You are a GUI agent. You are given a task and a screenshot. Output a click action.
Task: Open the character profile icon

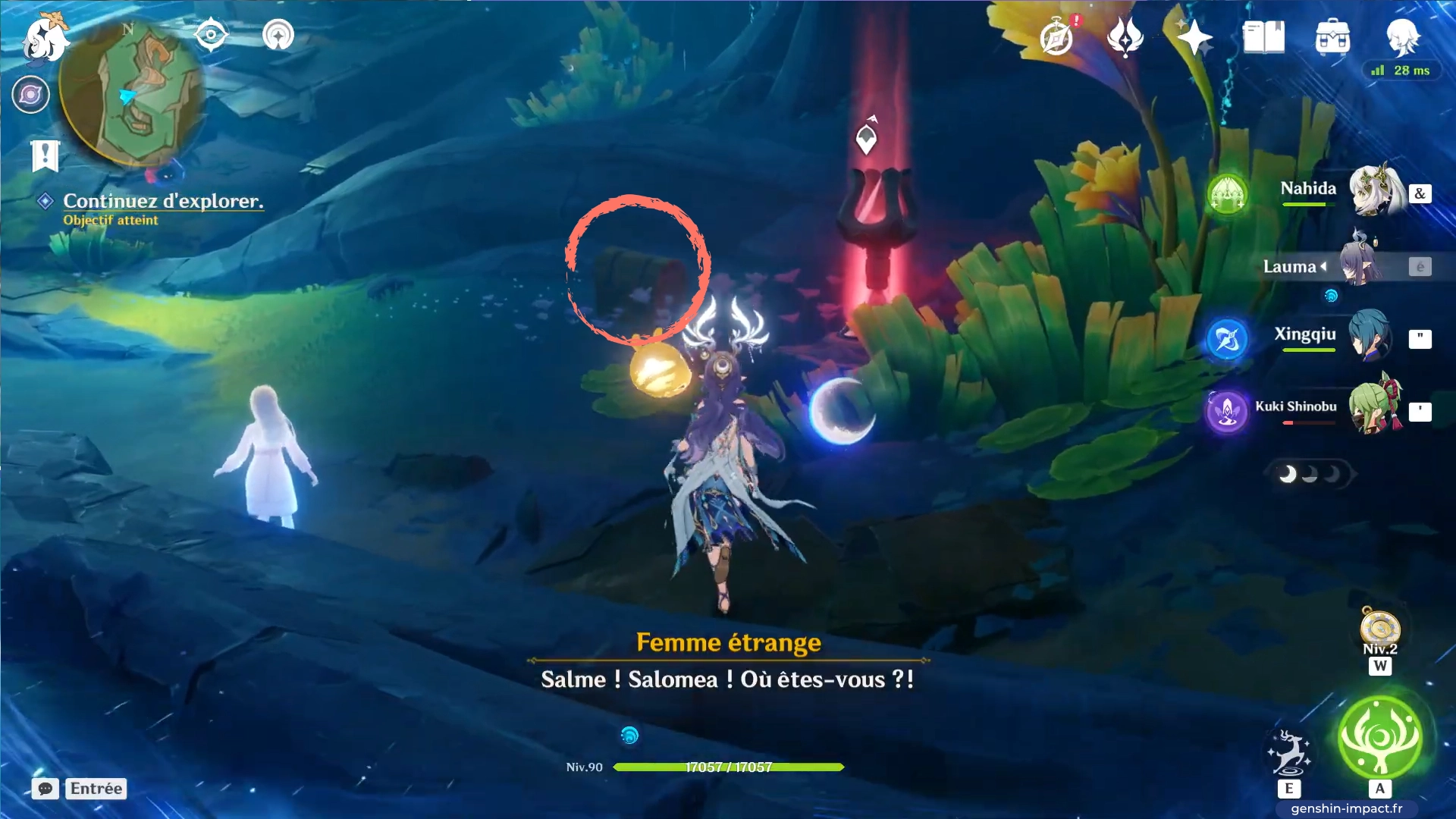pyautogui.click(x=1402, y=36)
